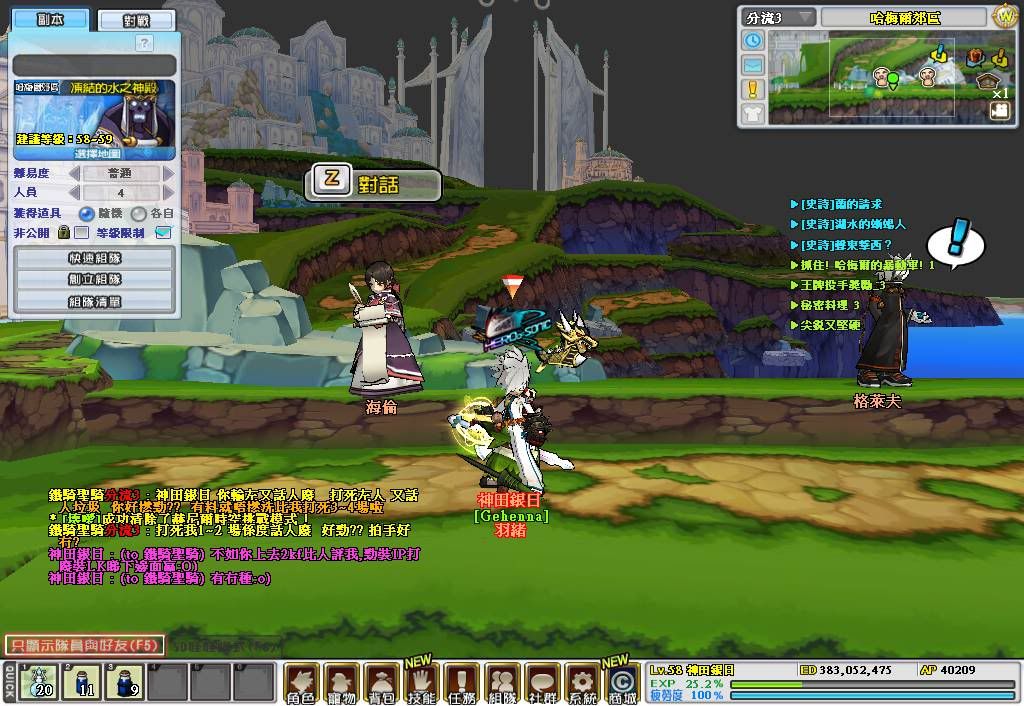Open the world map W compass icon
Viewport: 1024px width, 706px height.
[1004, 17]
